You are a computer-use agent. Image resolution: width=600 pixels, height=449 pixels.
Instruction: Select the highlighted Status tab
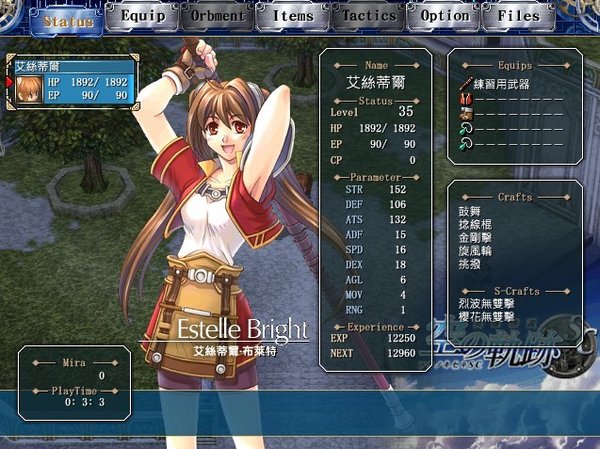pos(66,20)
